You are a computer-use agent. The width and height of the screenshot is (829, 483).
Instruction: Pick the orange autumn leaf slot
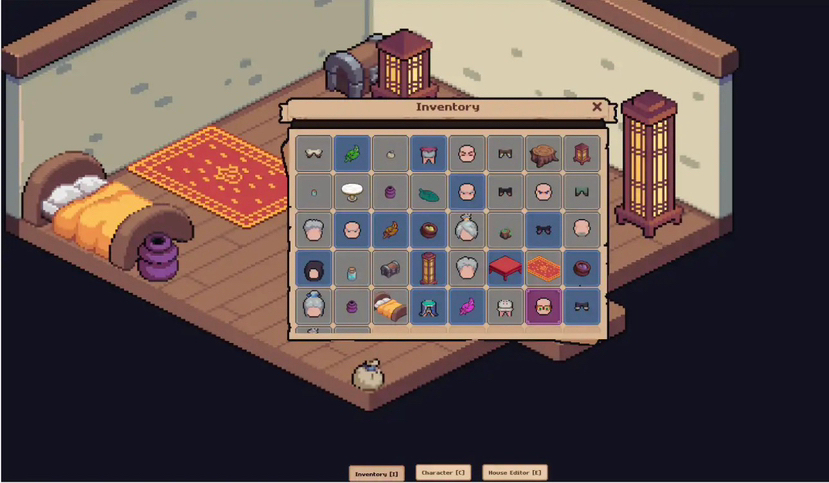coord(390,230)
